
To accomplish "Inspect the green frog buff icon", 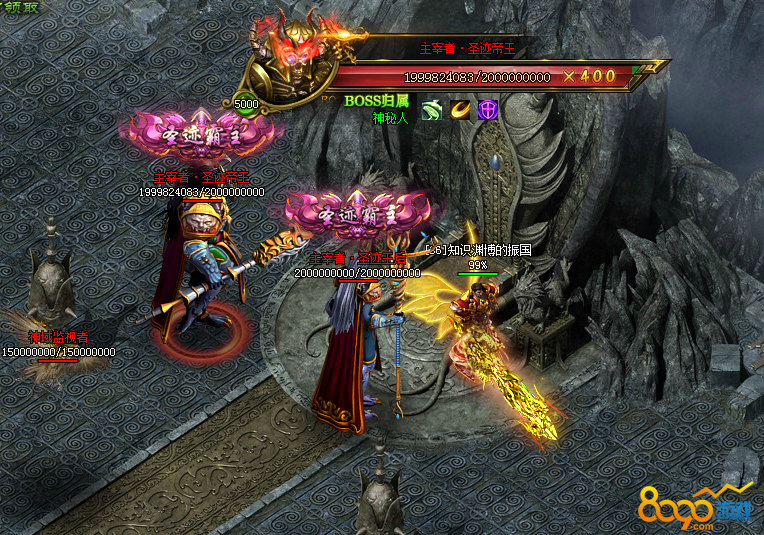I will 431,110.
